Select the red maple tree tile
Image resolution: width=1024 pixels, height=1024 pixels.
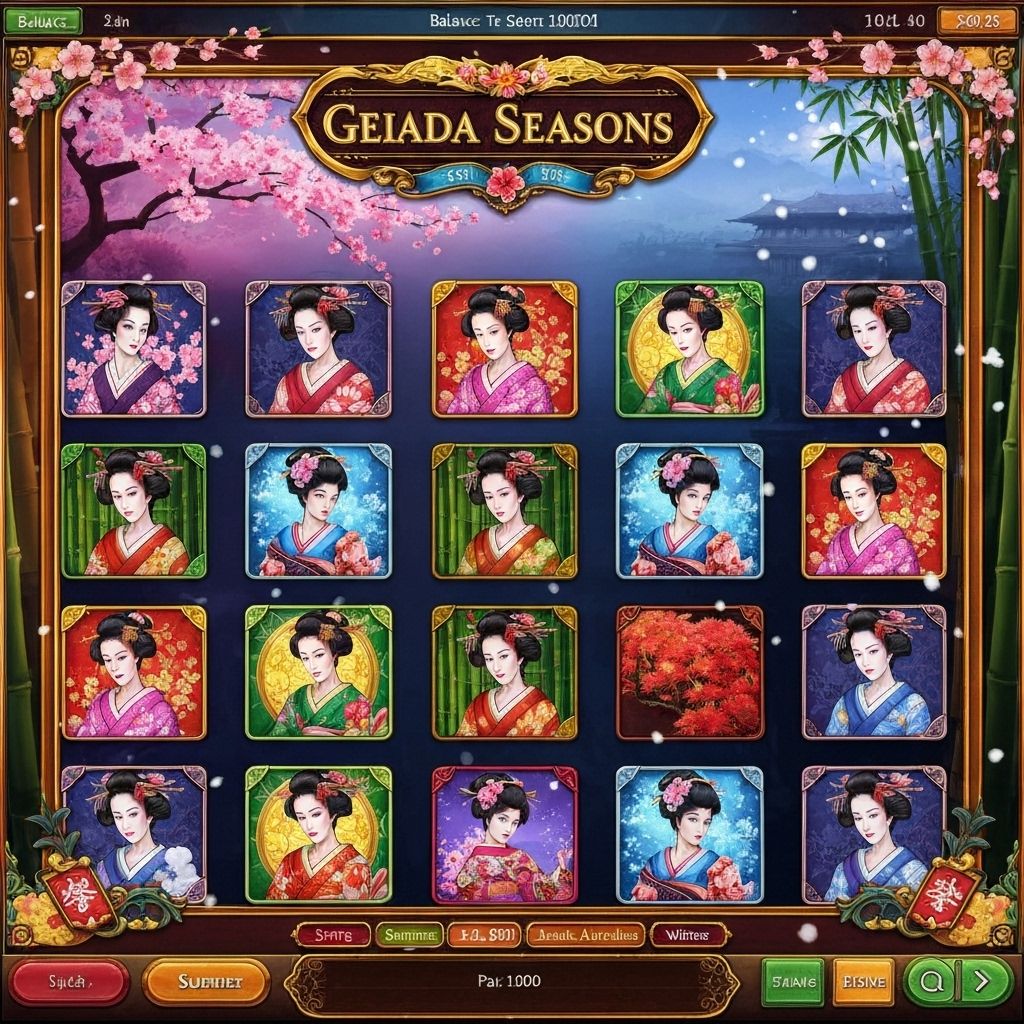[690, 673]
